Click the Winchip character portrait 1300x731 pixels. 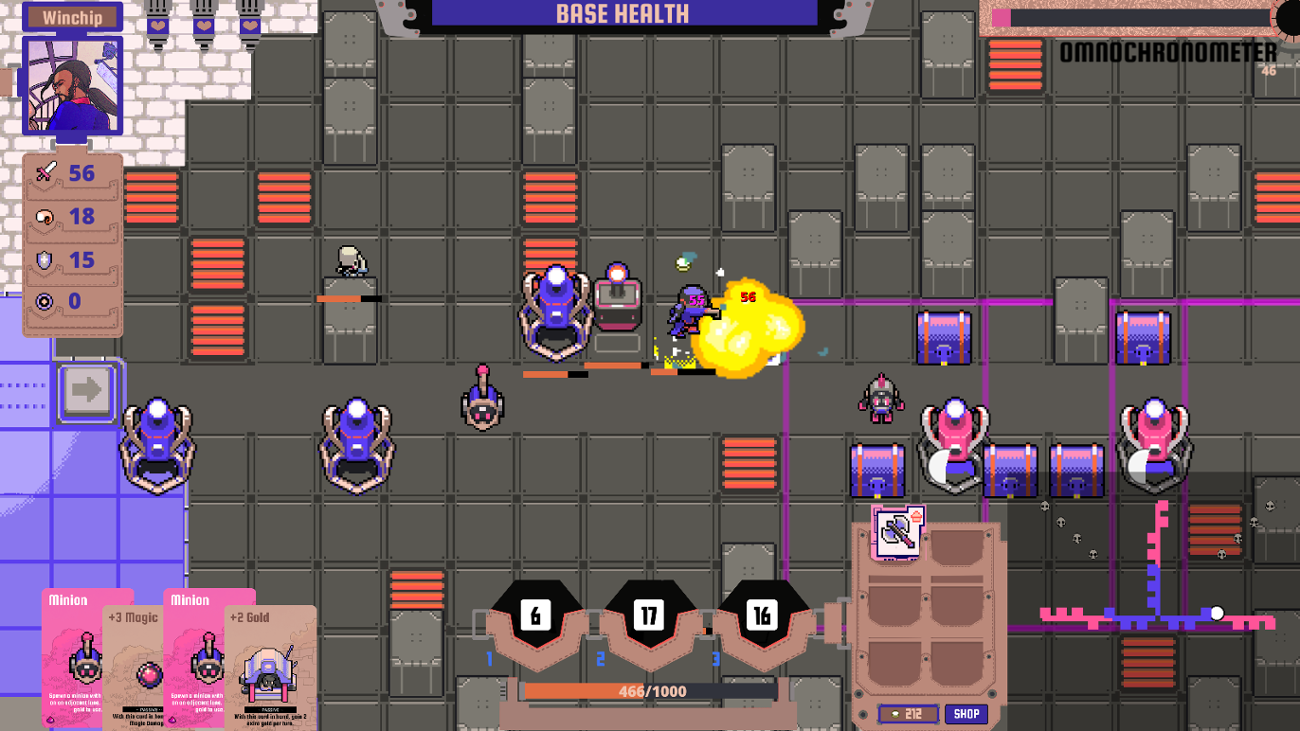point(71,85)
